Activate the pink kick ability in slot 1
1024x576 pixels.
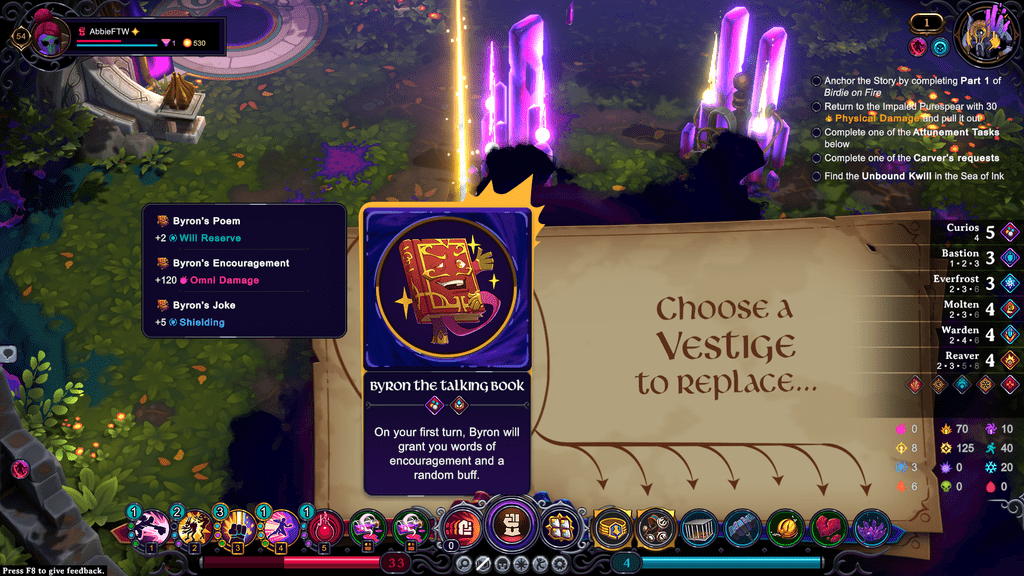click(x=152, y=528)
